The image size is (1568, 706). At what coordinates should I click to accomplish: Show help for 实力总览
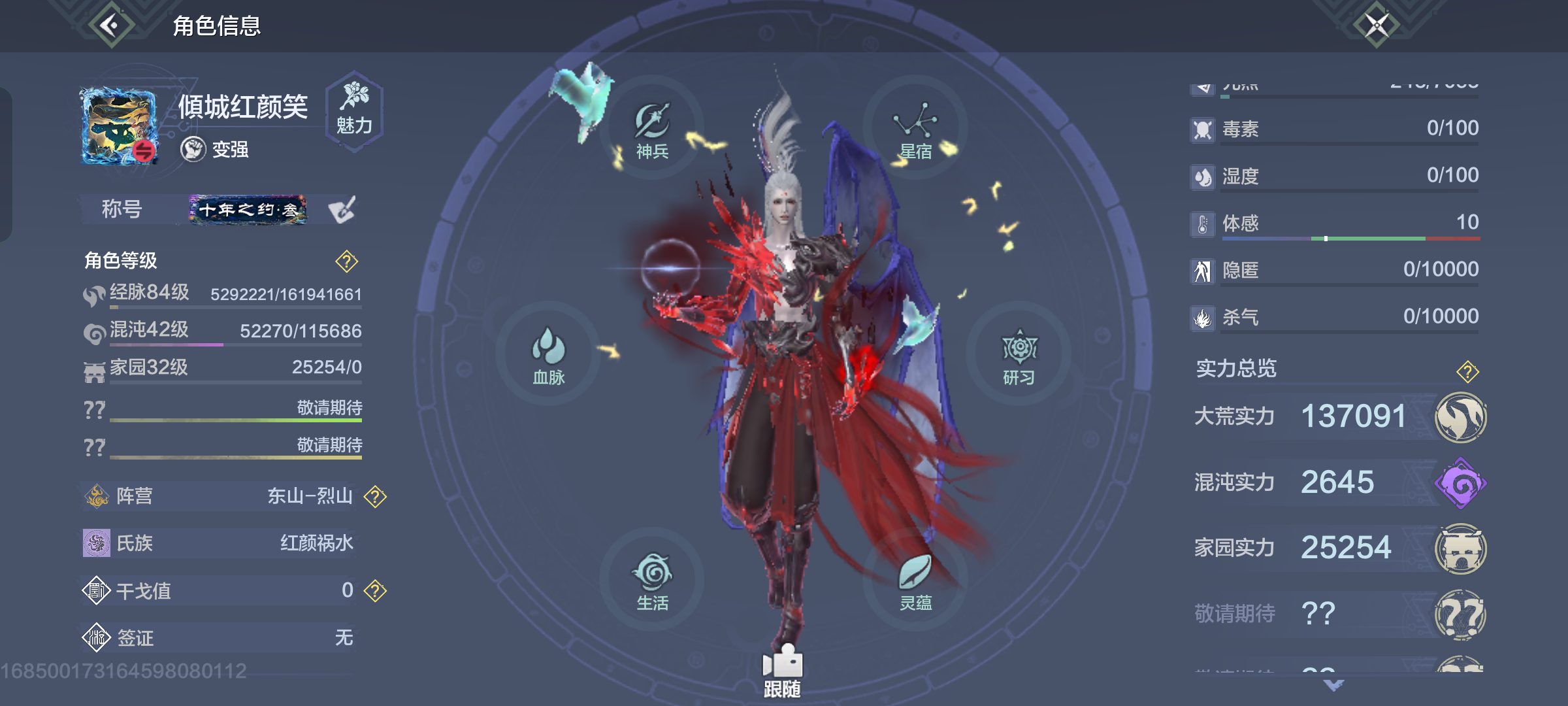[x=1467, y=371]
